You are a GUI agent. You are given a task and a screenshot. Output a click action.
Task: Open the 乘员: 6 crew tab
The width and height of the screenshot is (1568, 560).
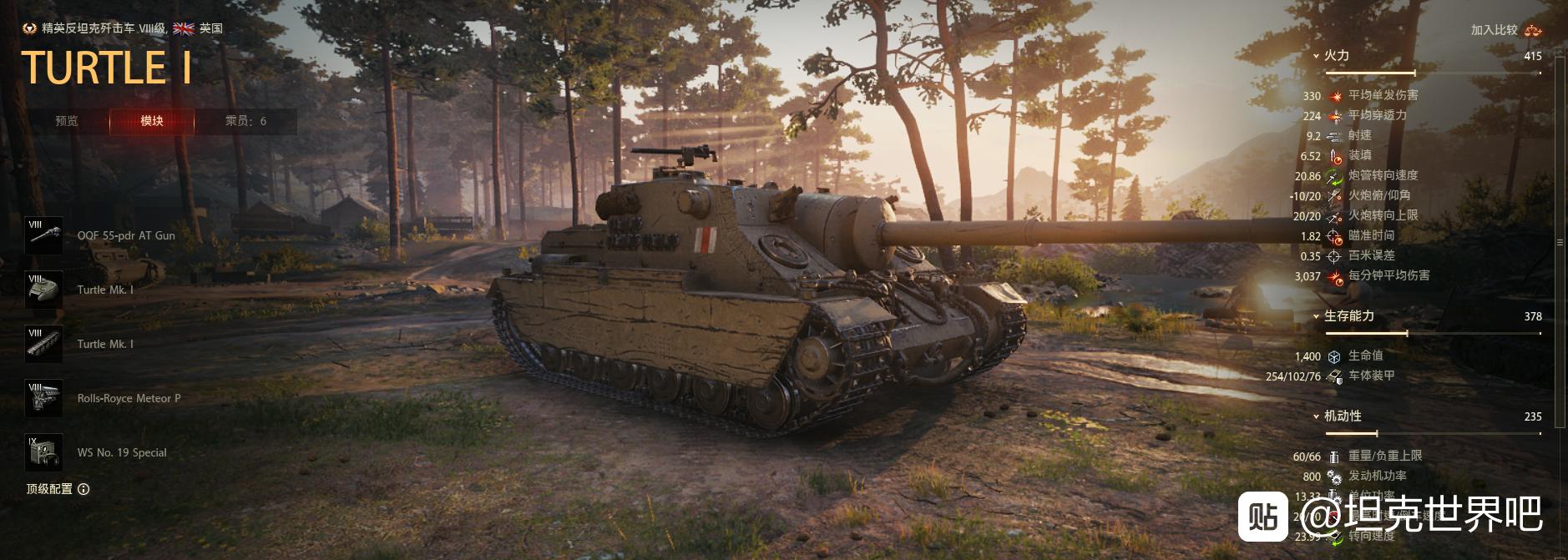(245, 121)
